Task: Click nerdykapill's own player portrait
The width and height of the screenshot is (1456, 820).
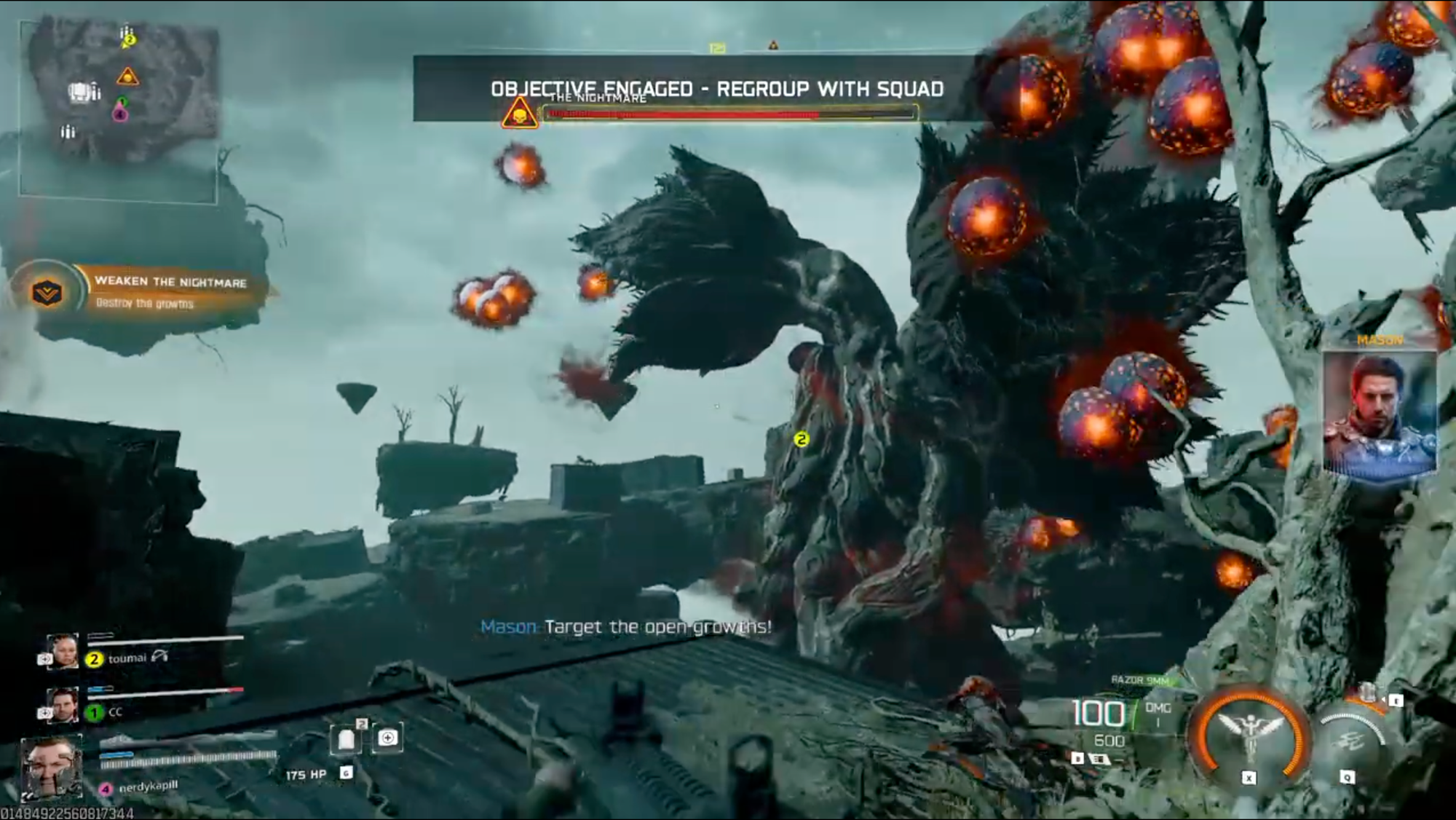Action: point(50,768)
